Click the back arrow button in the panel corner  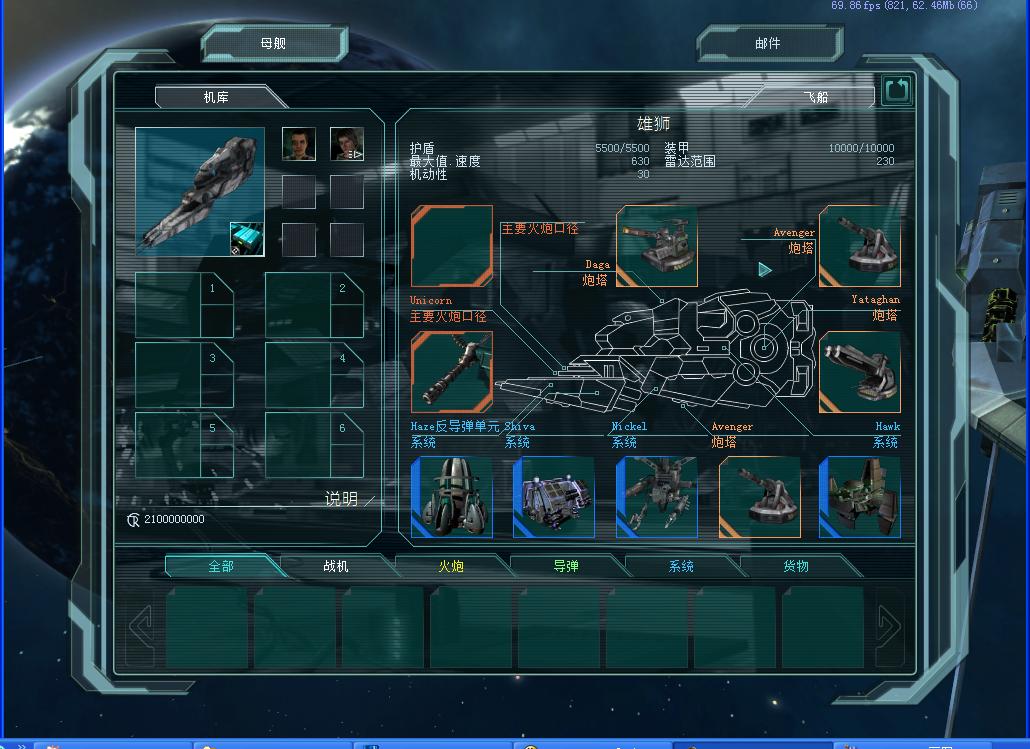tap(897, 92)
